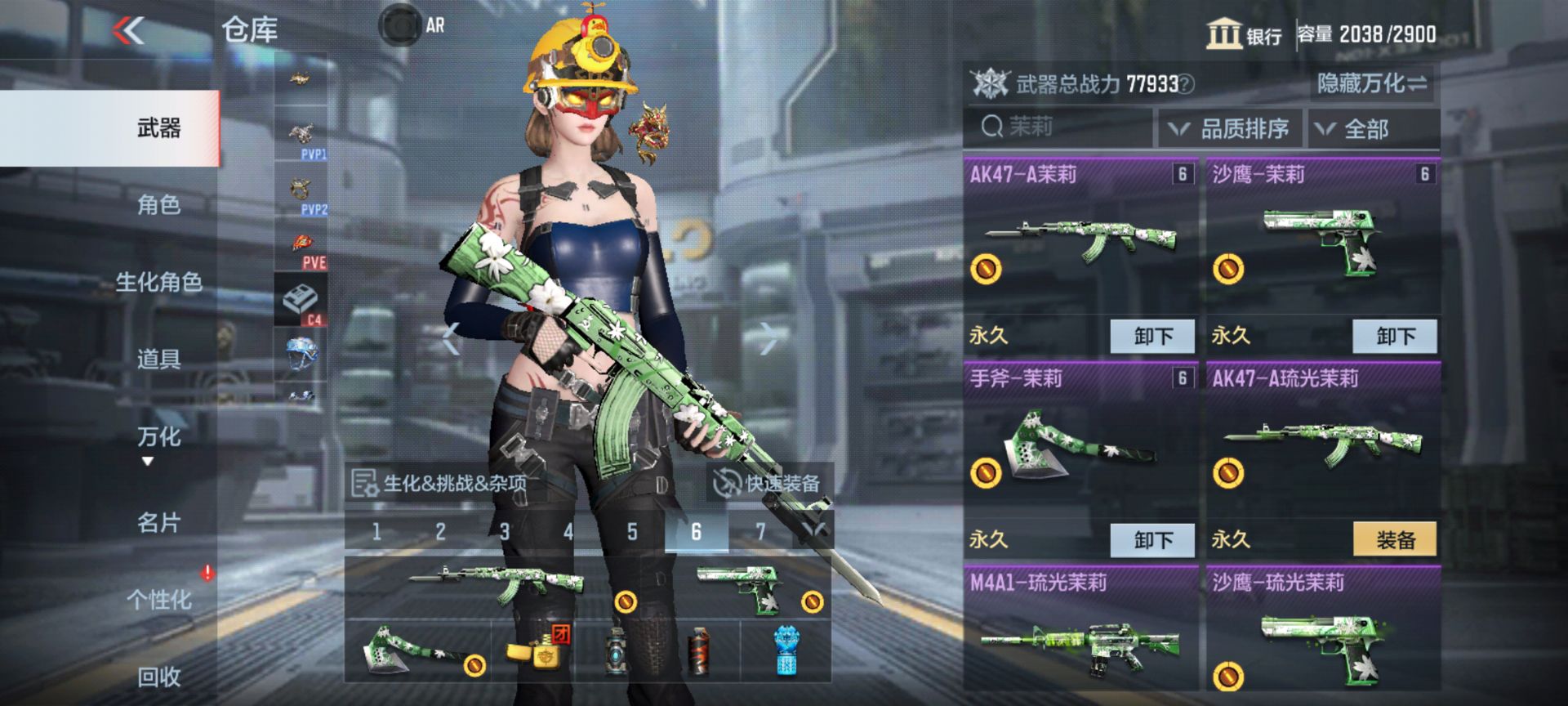Open the 生化角色 tab
Viewport: 1568px width, 706px height.
[158, 282]
